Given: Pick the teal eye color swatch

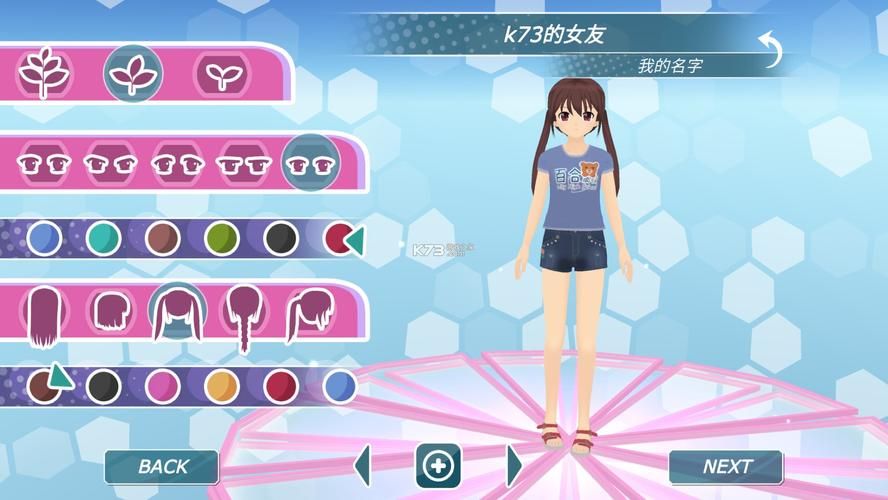Looking at the screenshot, I should tap(103, 238).
